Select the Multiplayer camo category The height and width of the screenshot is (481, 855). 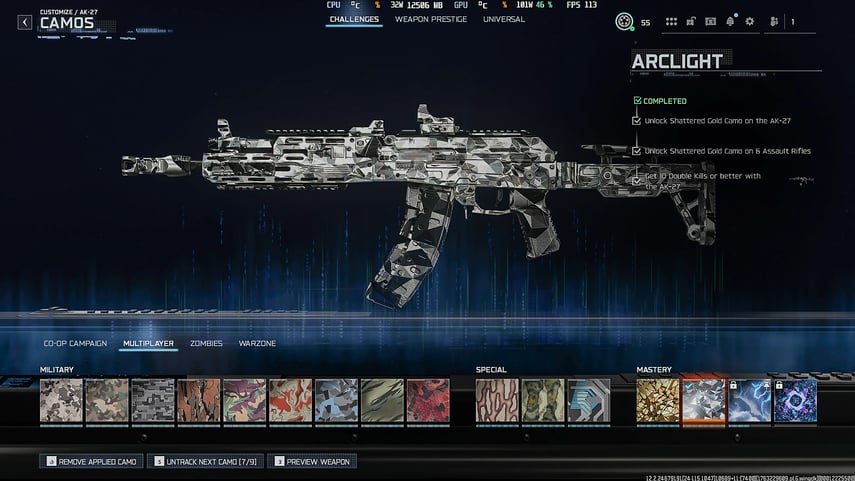148,343
